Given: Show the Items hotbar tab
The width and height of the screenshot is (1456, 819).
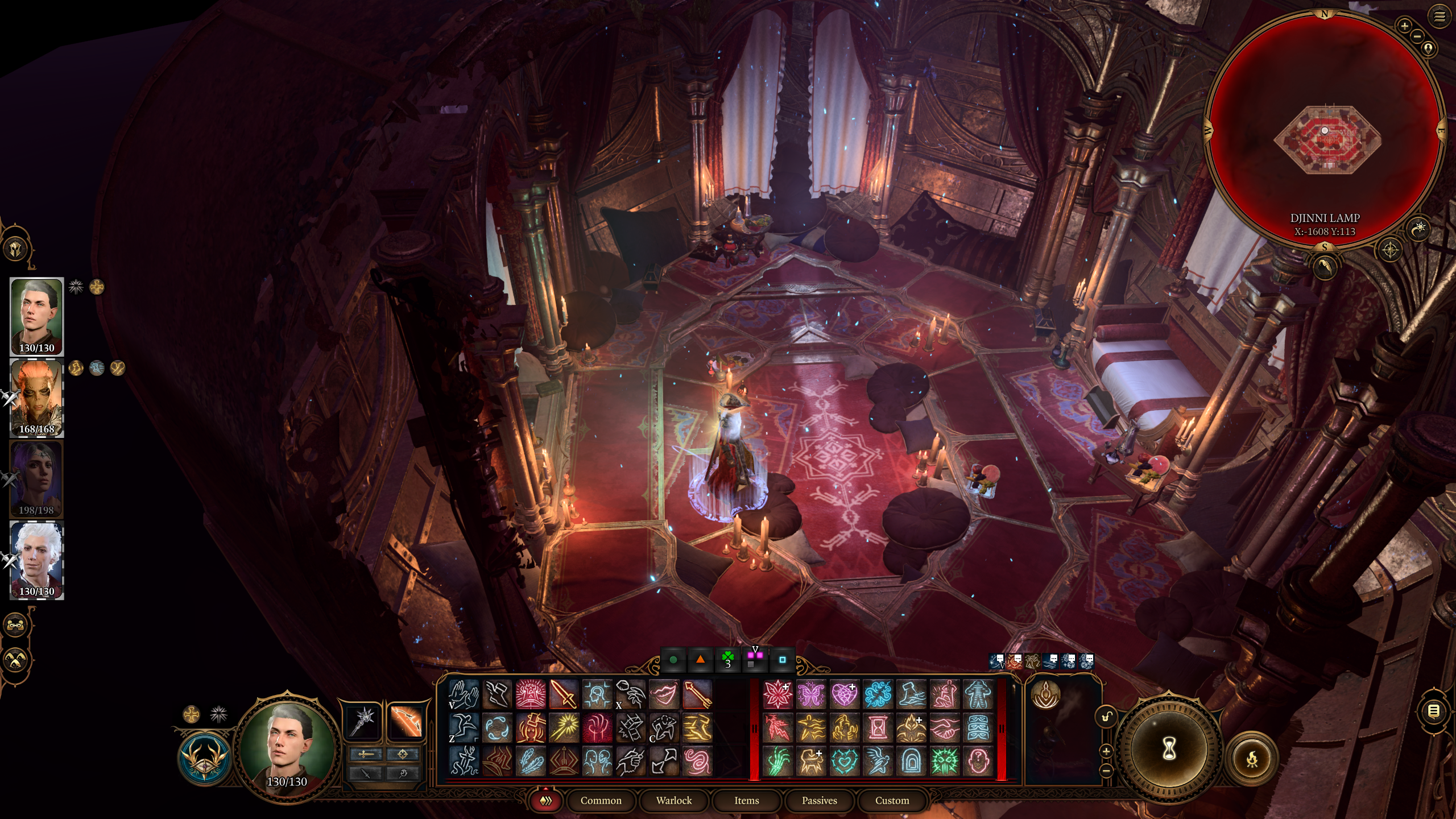Looking at the screenshot, I should (x=746, y=800).
